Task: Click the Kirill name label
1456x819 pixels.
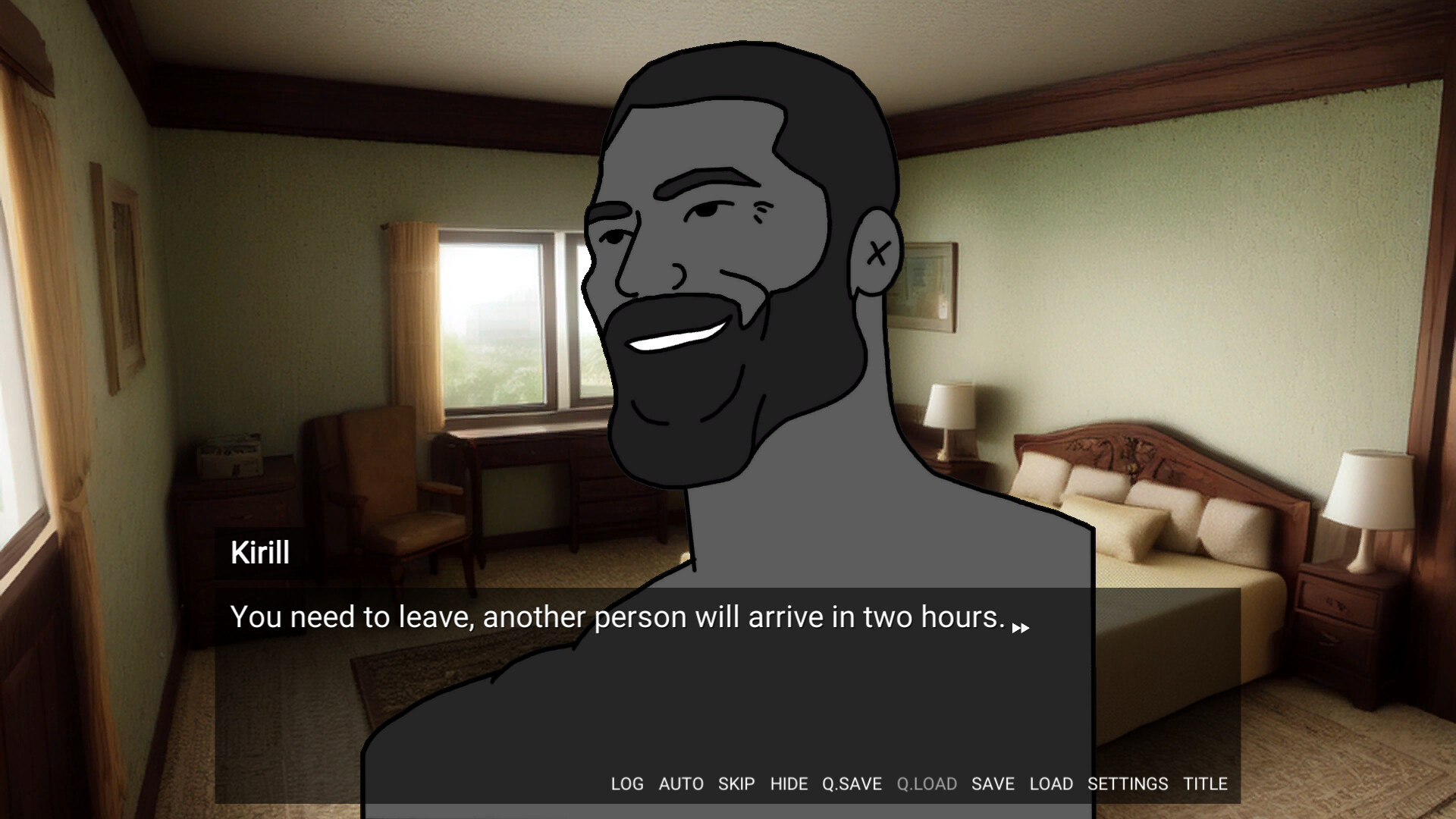Action: pyautogui.click(x=259, y=553)
